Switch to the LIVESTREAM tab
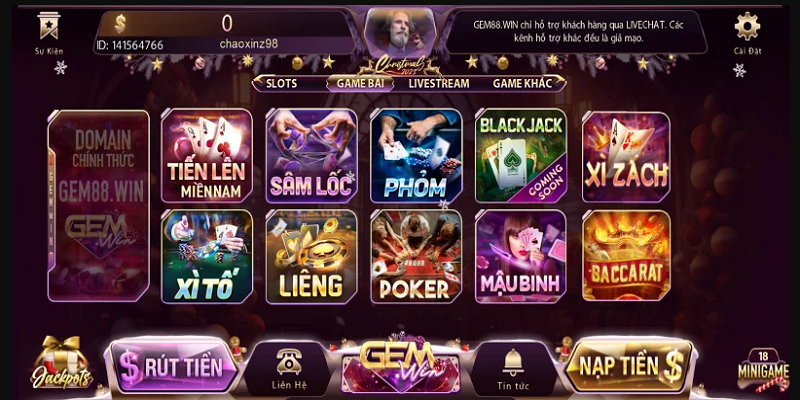The height and width of the screenshot is (400, 800). tap(438, 84)
